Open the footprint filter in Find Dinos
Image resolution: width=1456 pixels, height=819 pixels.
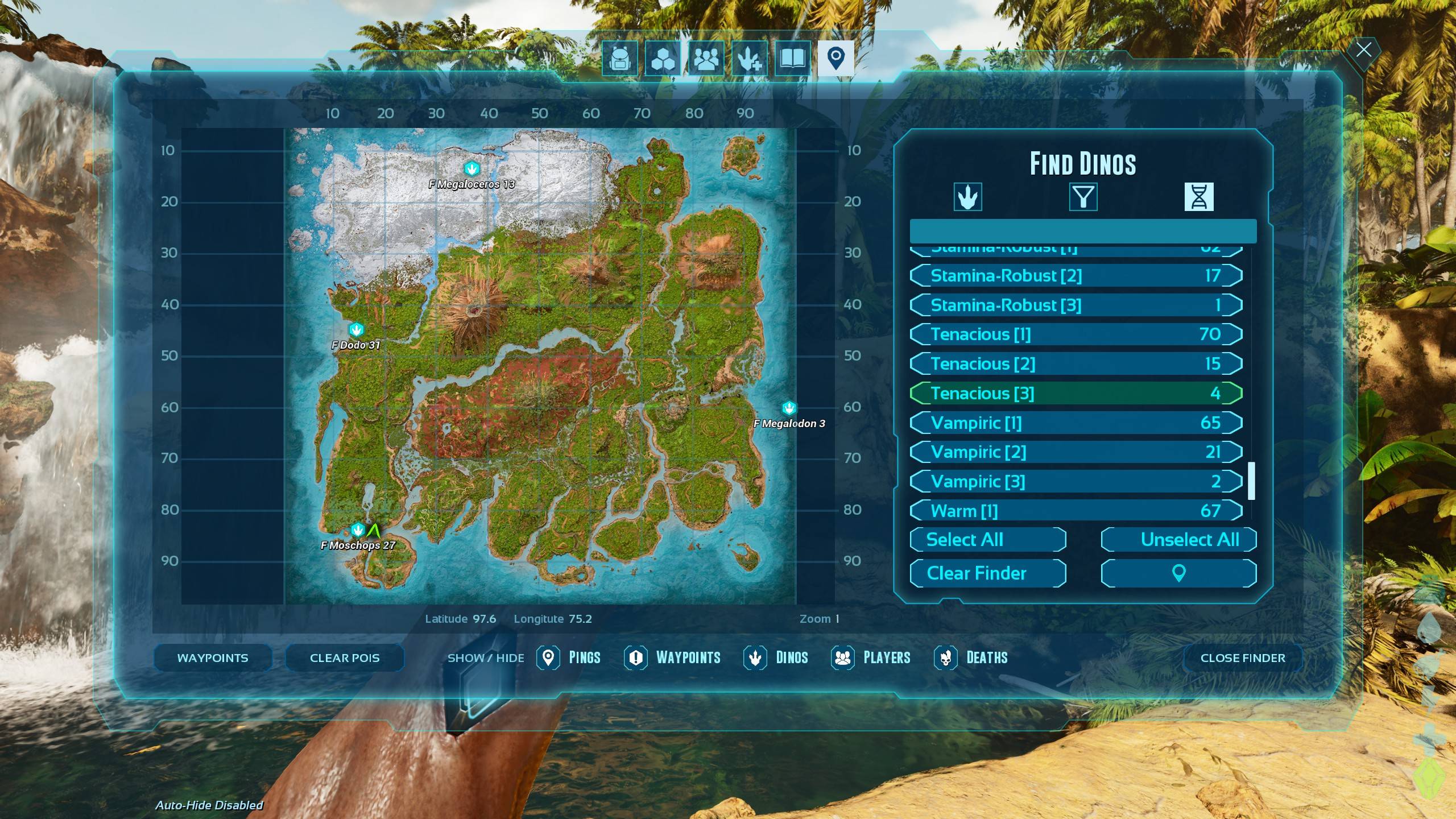tap(969, 196)
